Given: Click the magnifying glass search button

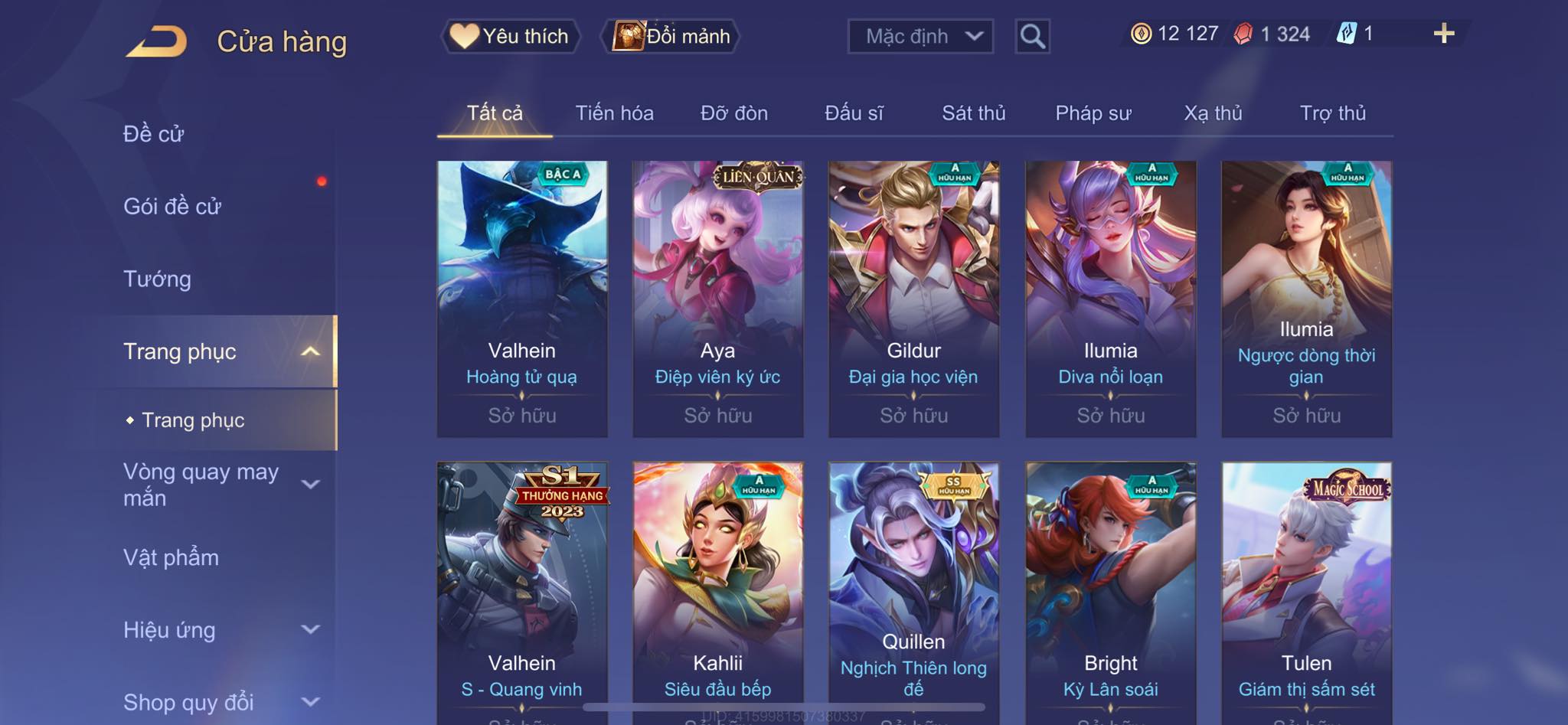Looking at the screenshot, I should pyautogui.click(x=1032, y=36).
